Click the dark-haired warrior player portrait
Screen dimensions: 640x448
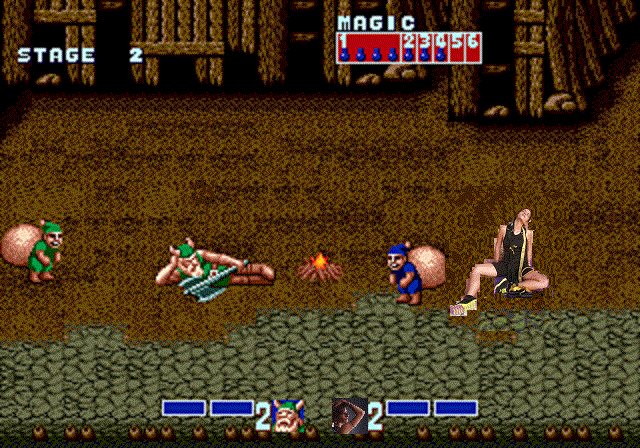click(x=349, y=414)
